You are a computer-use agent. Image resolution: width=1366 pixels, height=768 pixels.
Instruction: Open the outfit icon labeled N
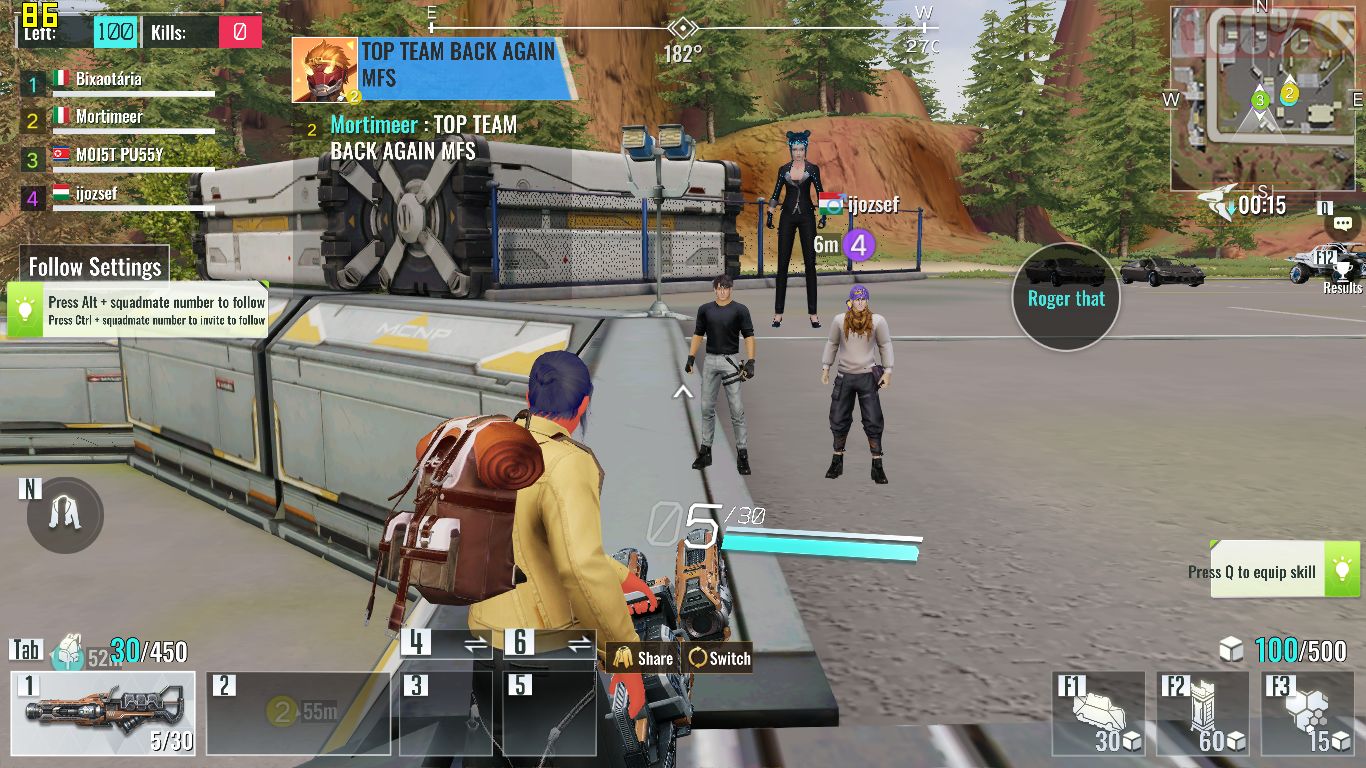point(65,515)
